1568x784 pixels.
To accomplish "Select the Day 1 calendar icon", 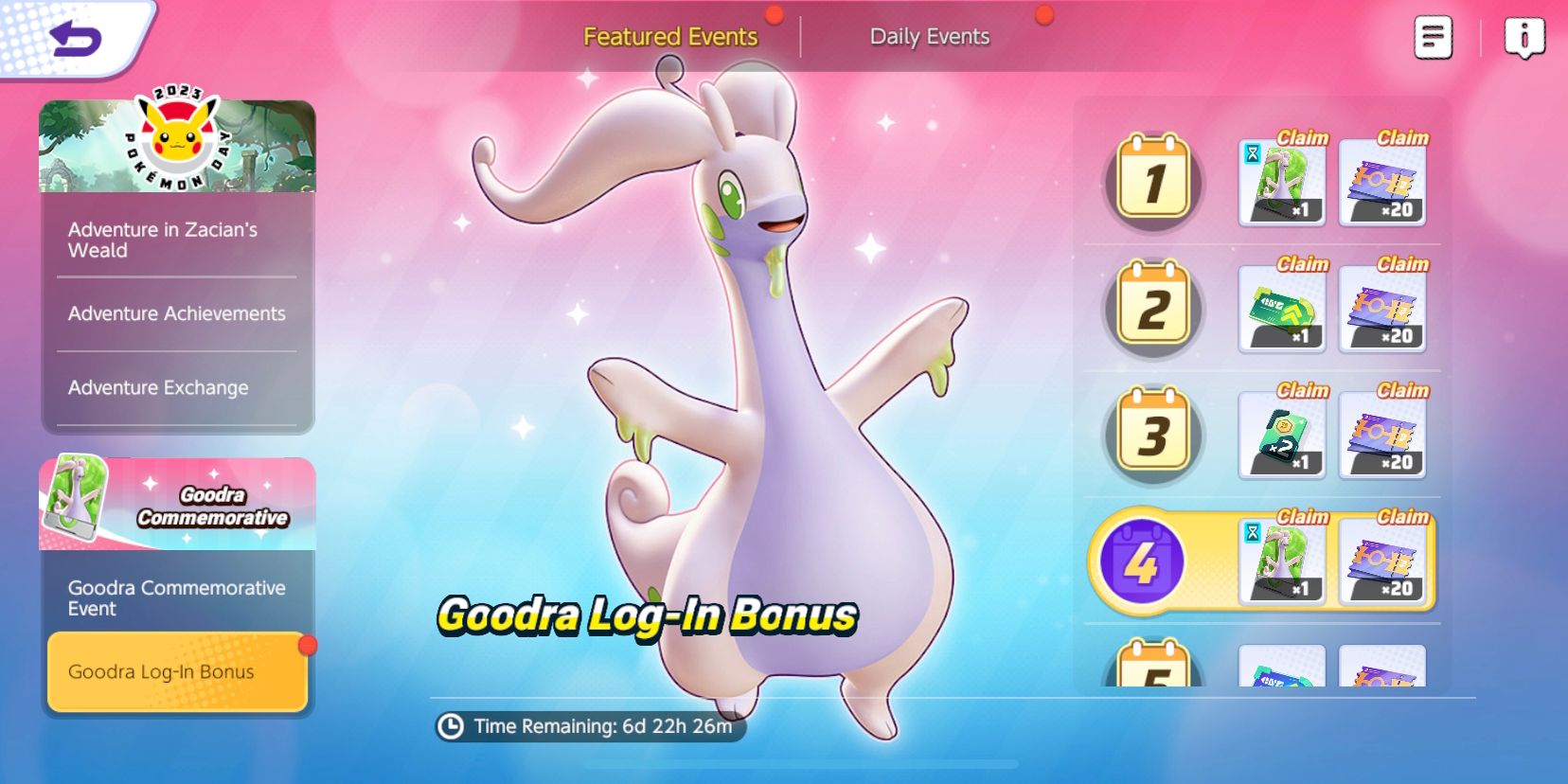I will pos(1151,182).
